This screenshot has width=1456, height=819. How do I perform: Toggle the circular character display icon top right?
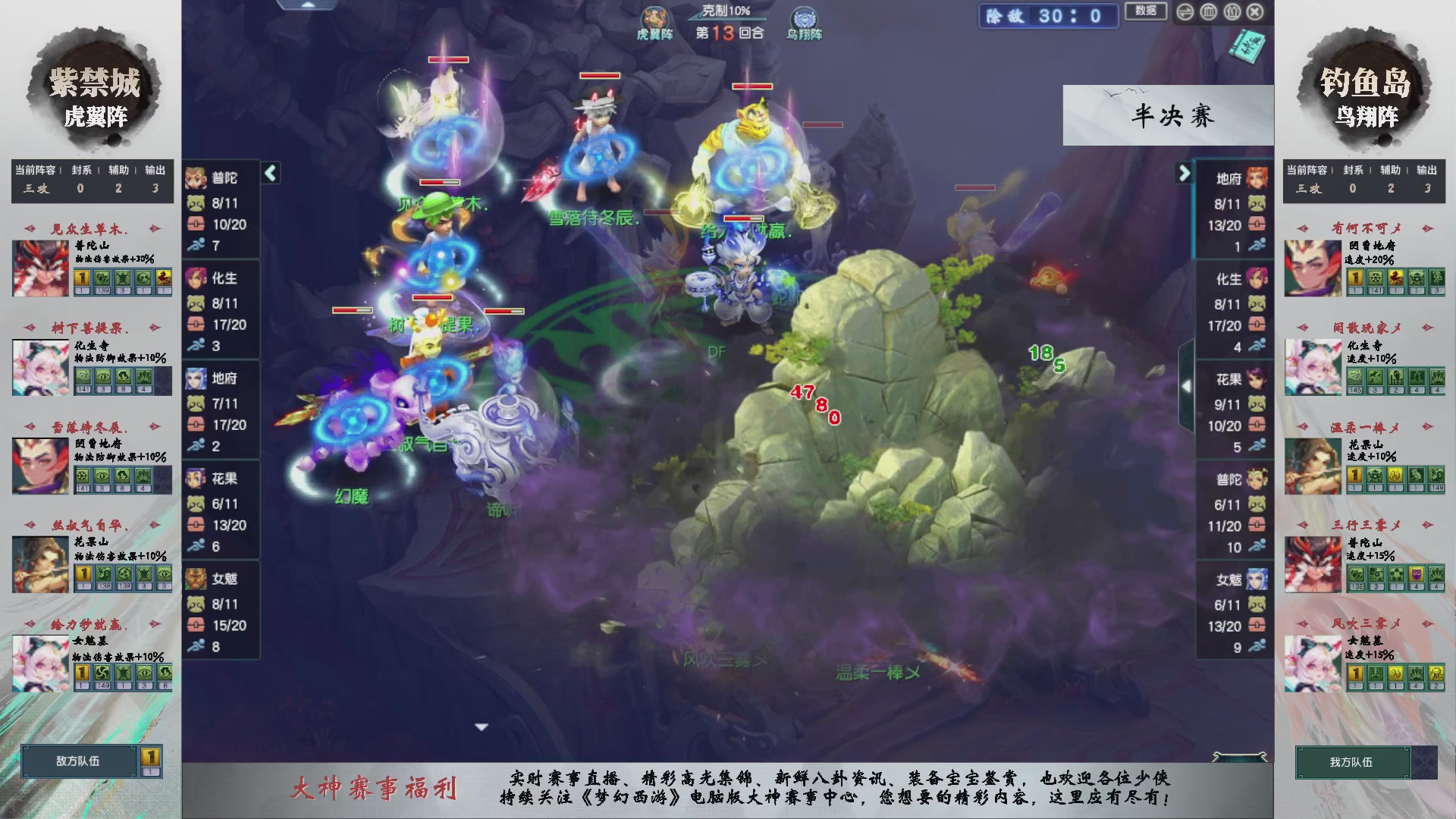[1232, 12]
